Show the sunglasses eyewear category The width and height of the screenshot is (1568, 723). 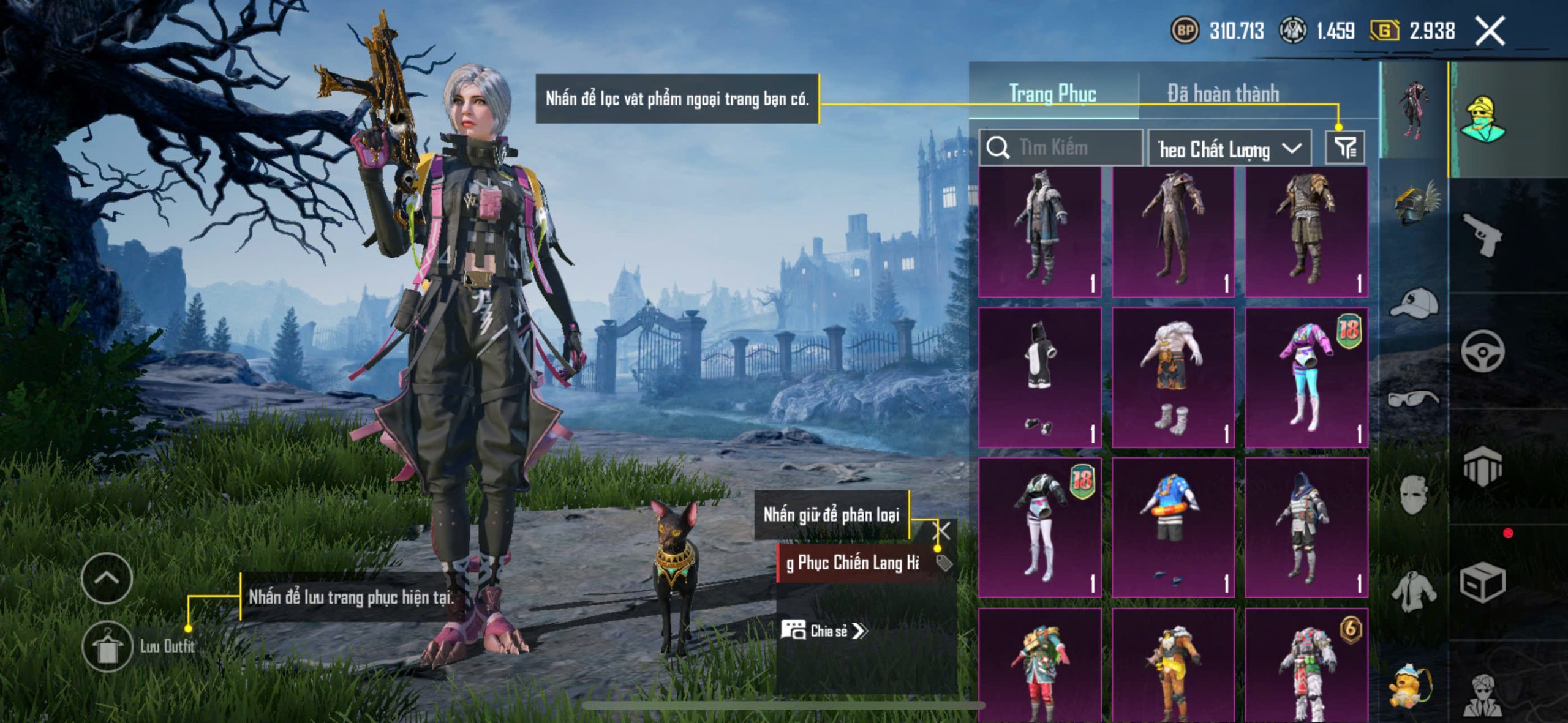[1414, 399]
